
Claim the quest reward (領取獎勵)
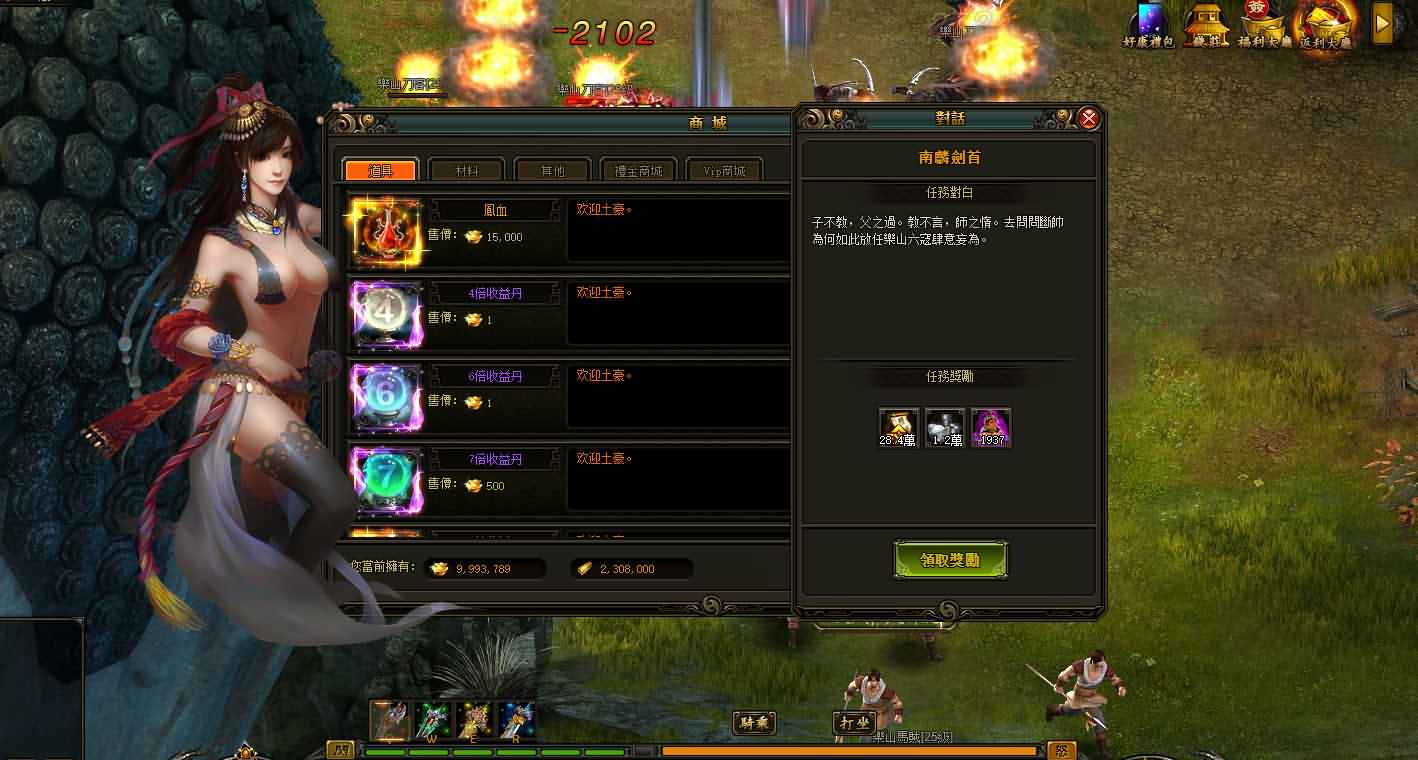point(950,560)
